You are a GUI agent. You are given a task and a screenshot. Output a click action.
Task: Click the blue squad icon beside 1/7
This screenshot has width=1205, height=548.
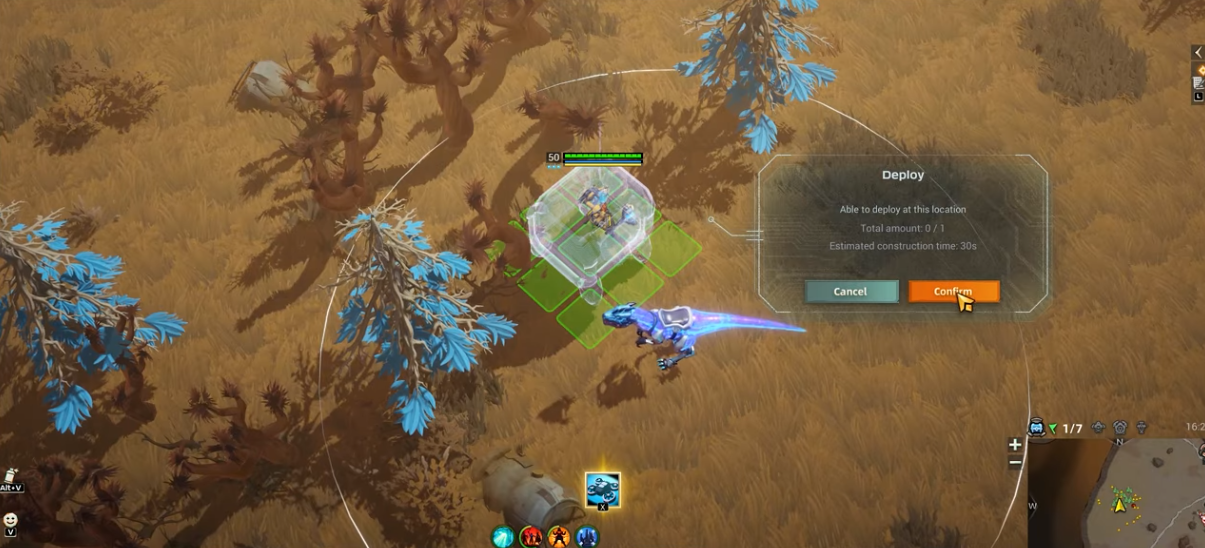click(1037, 428)
